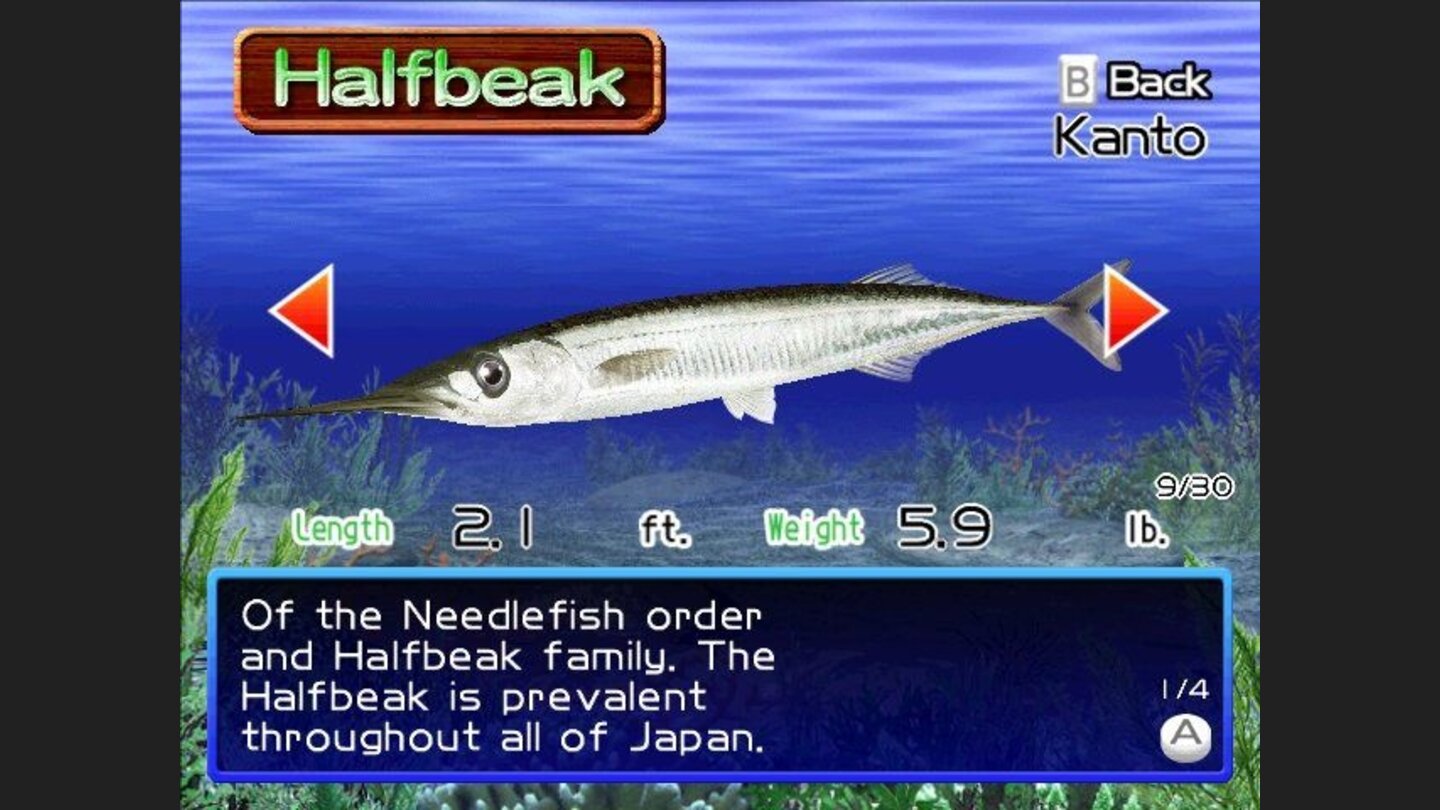The height and width of the screenshot is (810, 1440).
Task: Tap the Weight label
Action: tap(813, 525)
